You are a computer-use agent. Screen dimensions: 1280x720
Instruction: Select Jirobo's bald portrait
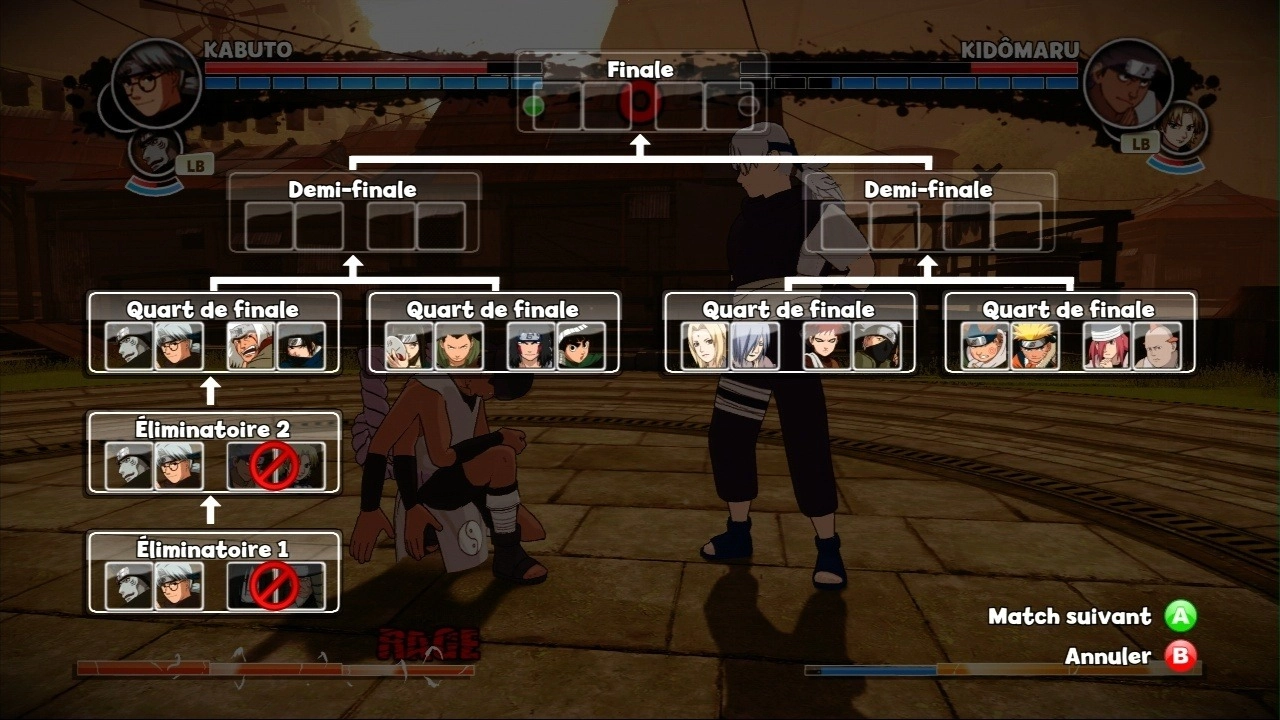coord(1157,346)
